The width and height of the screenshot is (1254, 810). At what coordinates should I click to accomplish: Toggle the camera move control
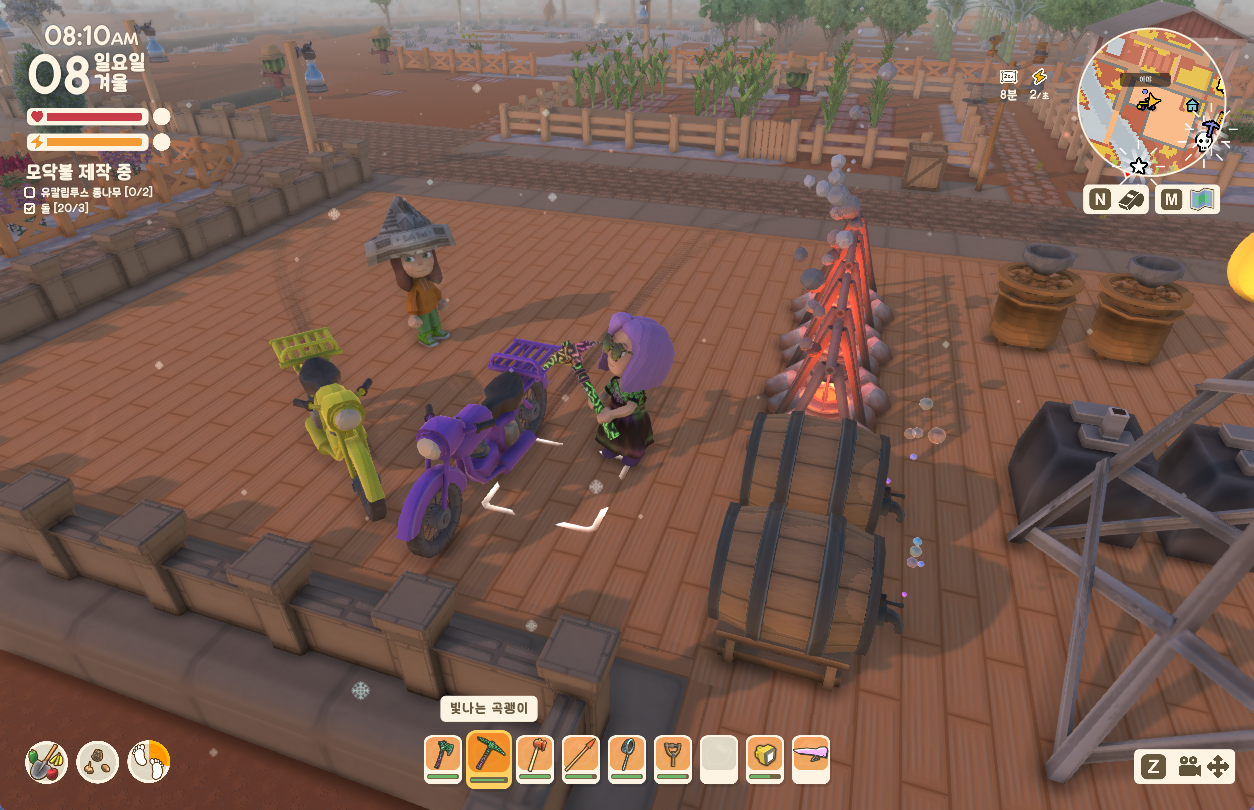pos(1203,767)
